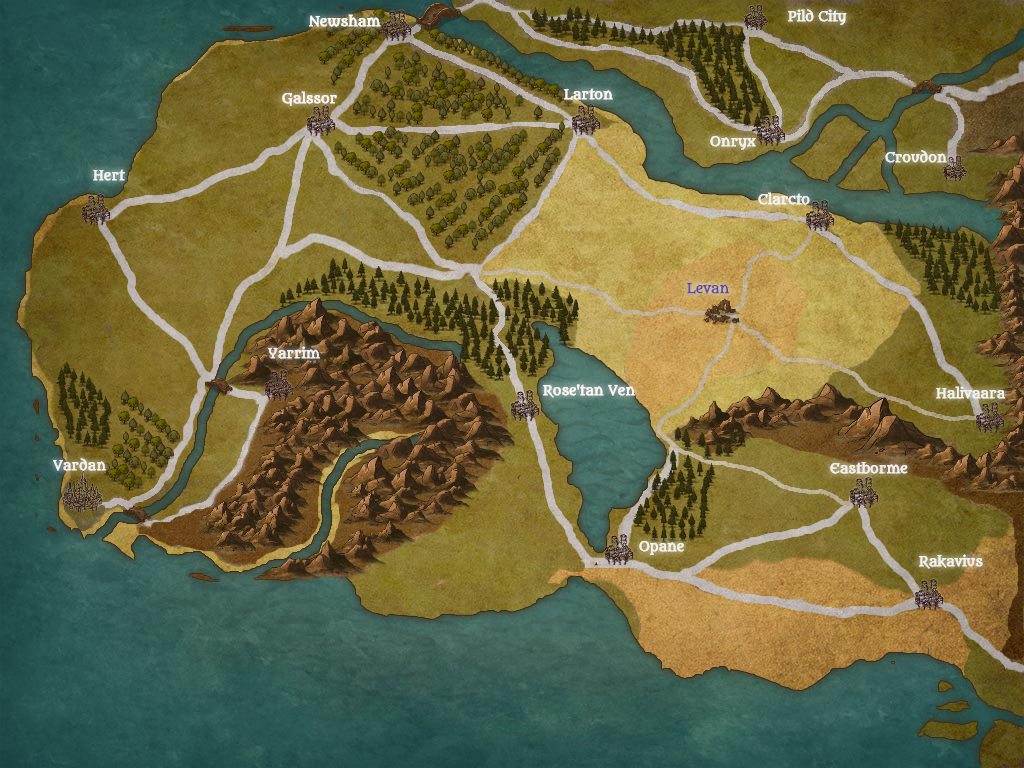1024x768 pixels.
Task: Travel to Pild City on the map
Action: point(755,17)
